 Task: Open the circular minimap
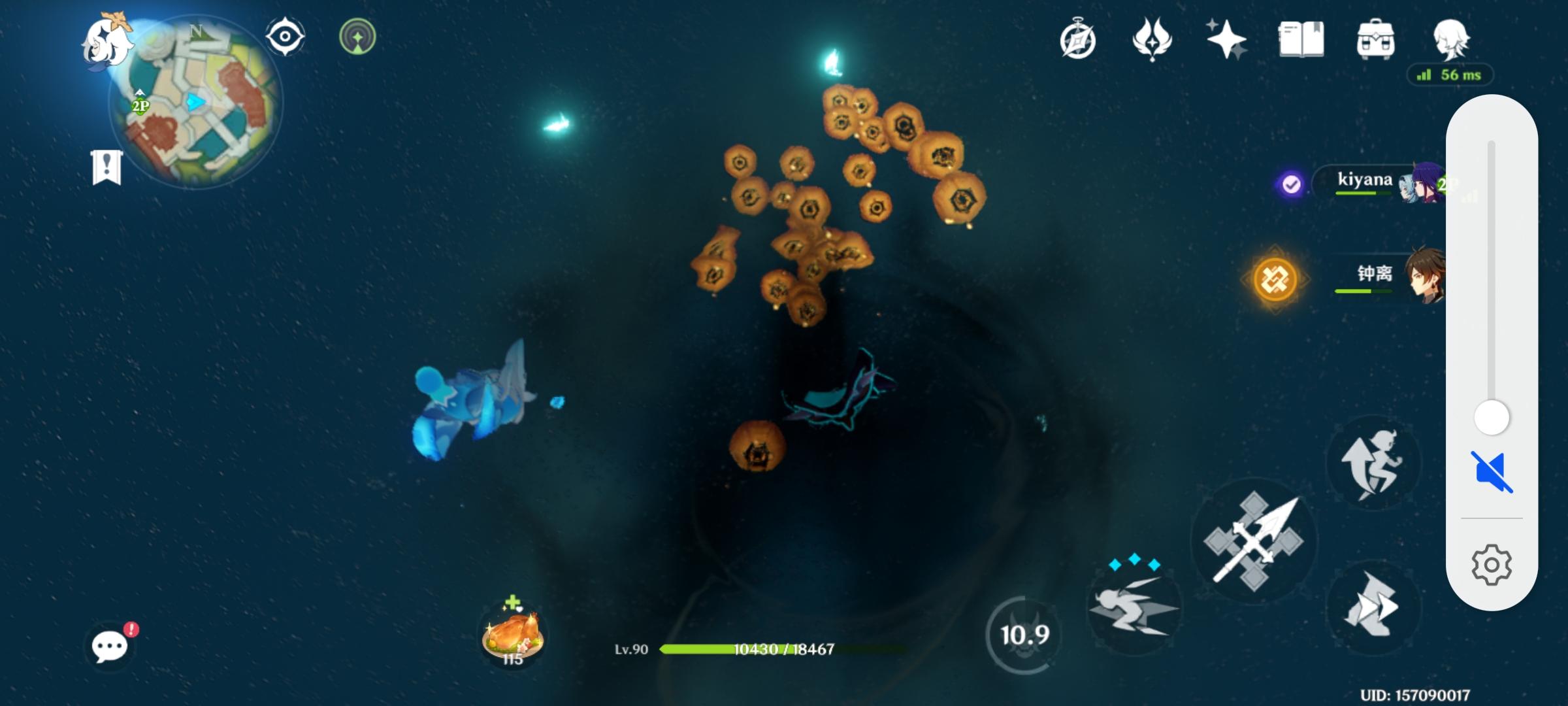point(196,105)
